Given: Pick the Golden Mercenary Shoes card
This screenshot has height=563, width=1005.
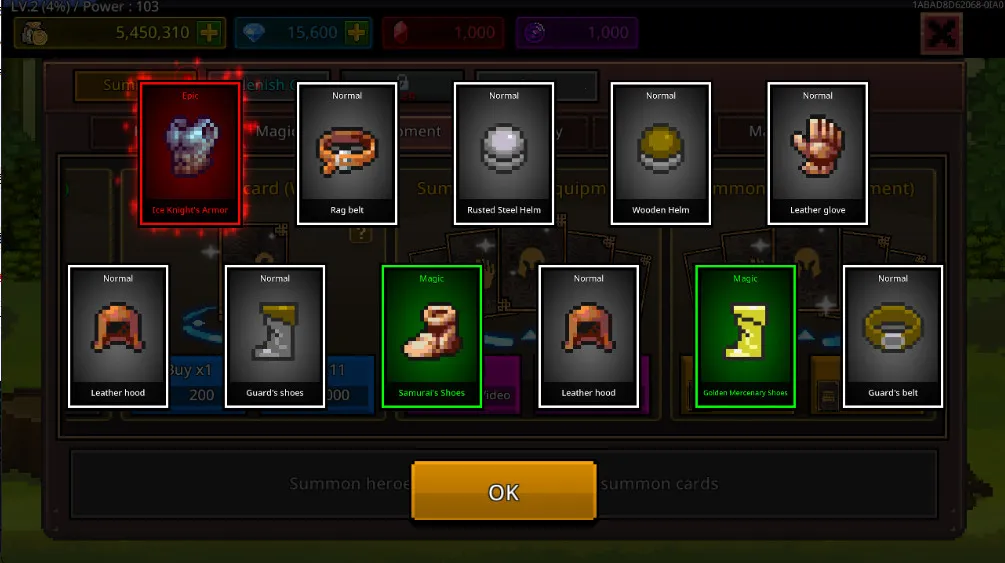Looking at the screenshot, I should [745, 336].
